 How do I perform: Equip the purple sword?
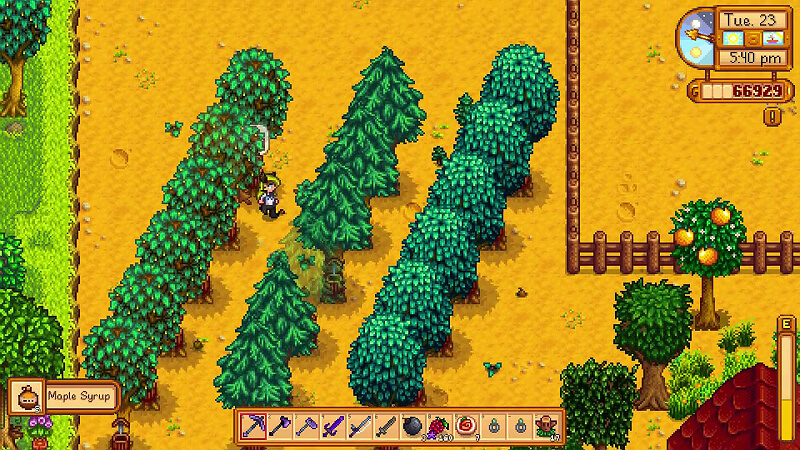(332, 426)
